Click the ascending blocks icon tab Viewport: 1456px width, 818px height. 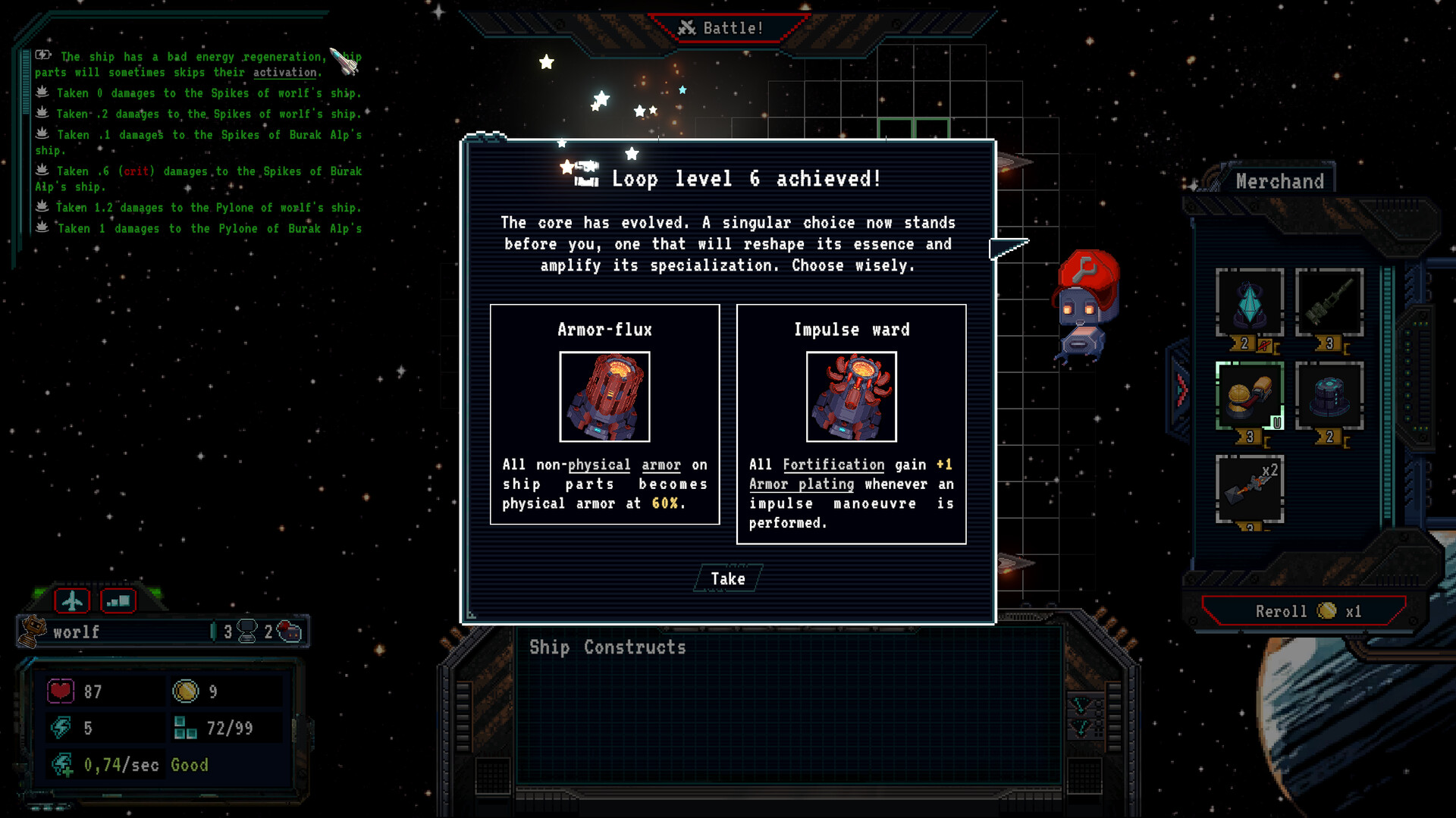click(x=118, y=601)
